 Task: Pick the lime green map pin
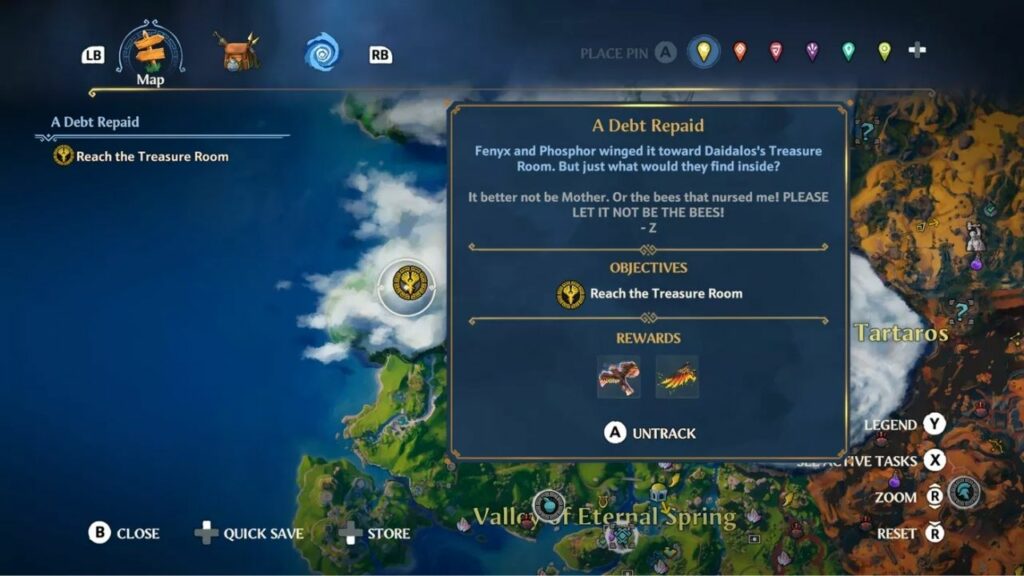[884, 51]
